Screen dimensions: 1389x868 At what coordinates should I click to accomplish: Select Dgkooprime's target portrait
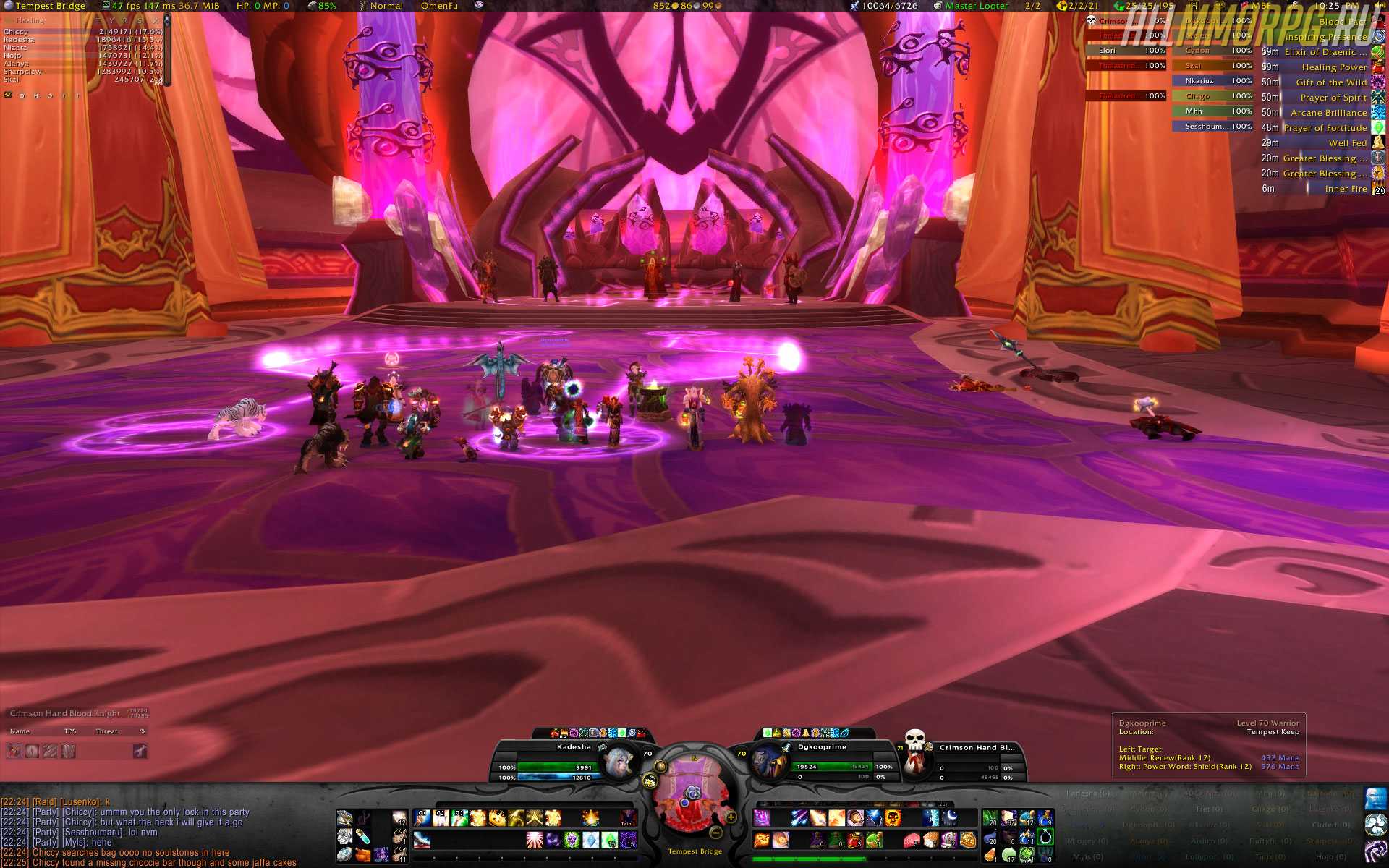click(767, 761)
